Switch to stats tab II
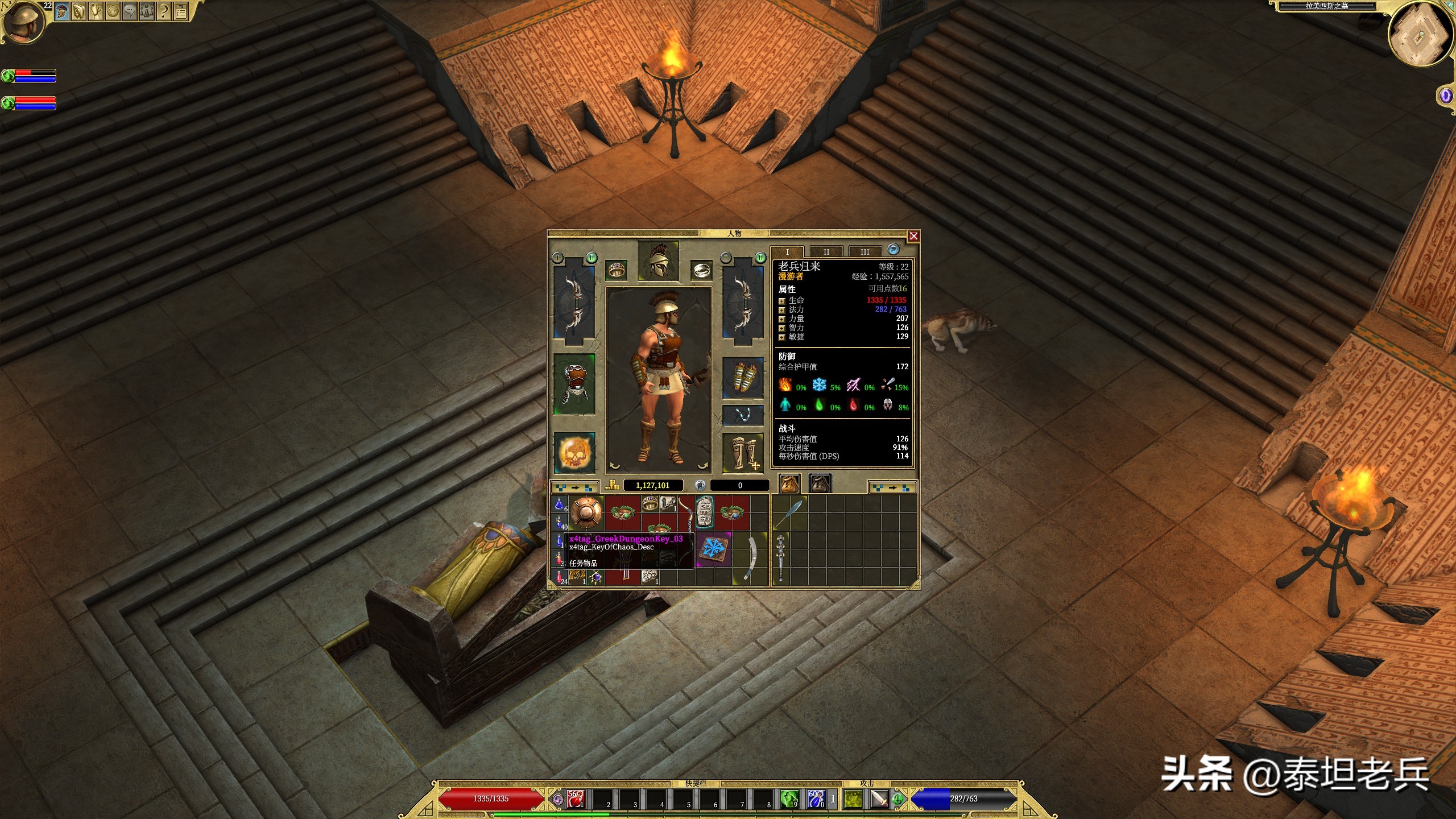This screenshot has height=819, width=1456. click(x=826, y=251)
